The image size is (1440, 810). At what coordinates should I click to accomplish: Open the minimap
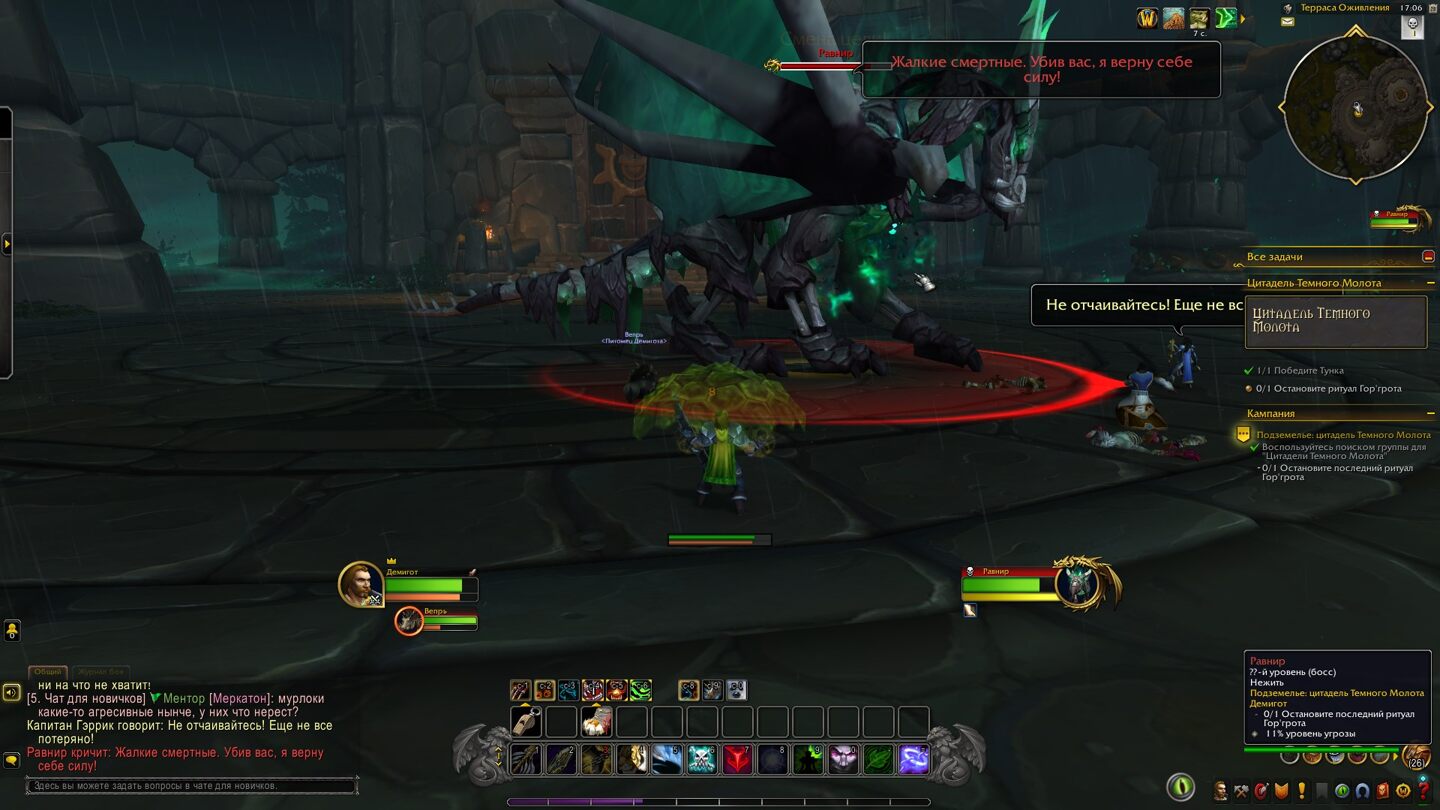[x=1355, y=108]
